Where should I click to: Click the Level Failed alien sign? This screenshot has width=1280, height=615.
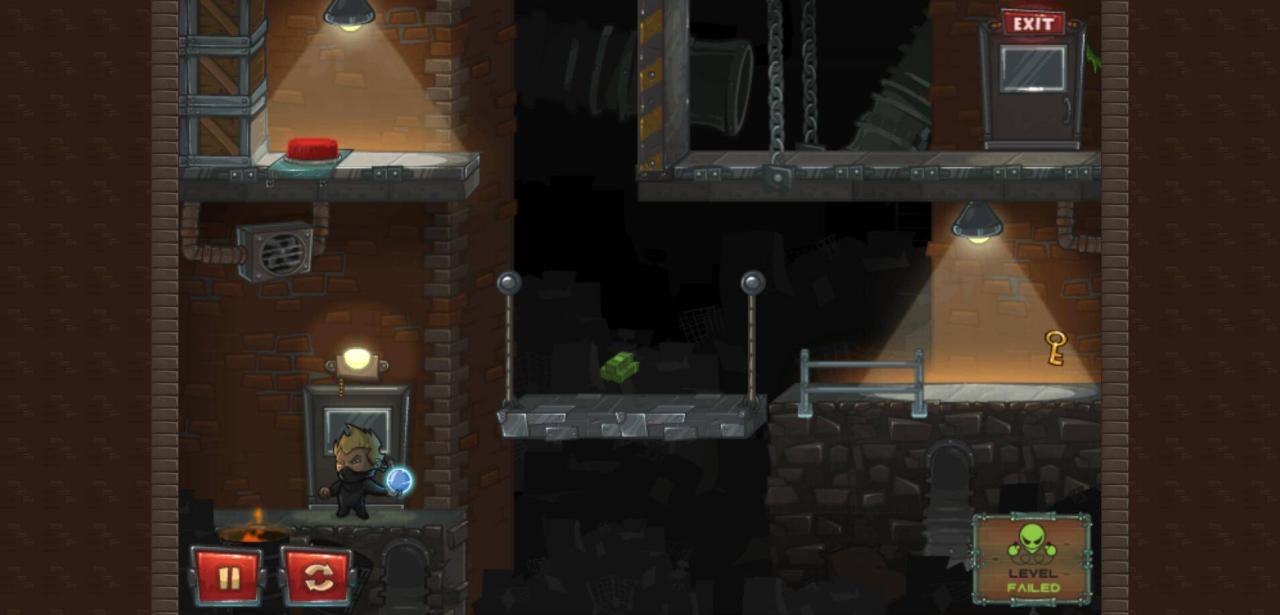click(1031, 559)
